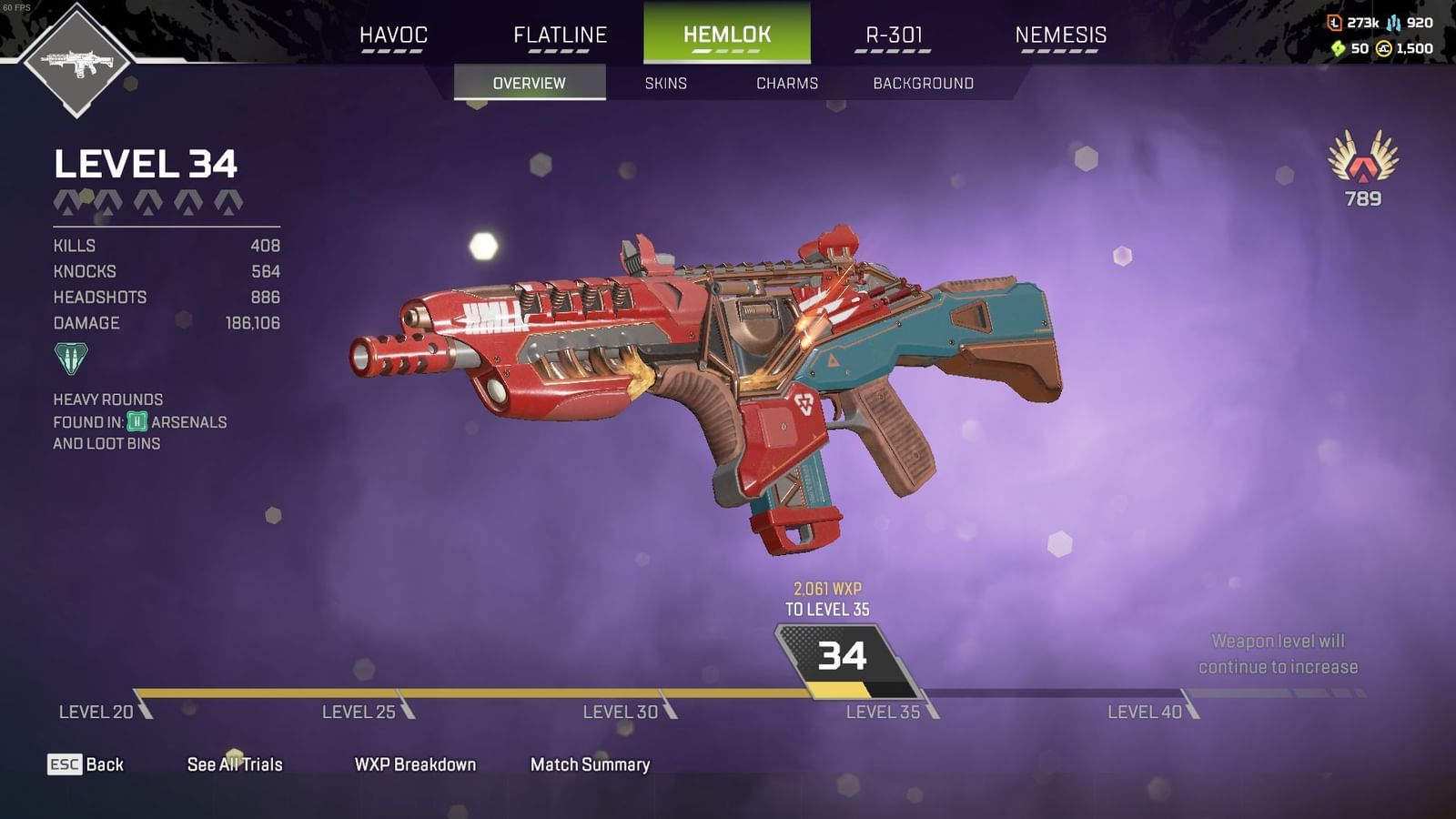This screenshot has width=1456, height=819.
Task: Select the BACKGROUND tab
Action: (922, 83)
